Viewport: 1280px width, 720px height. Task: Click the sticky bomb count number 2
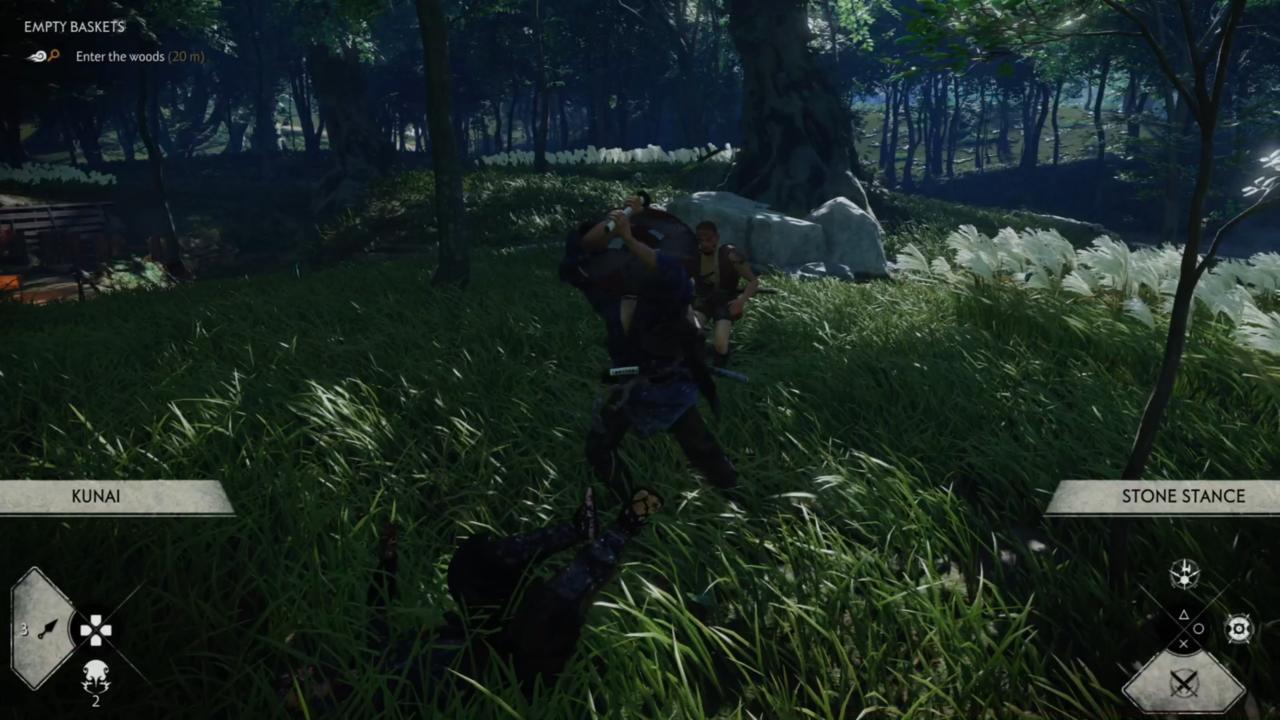click(x=96, y=699)
